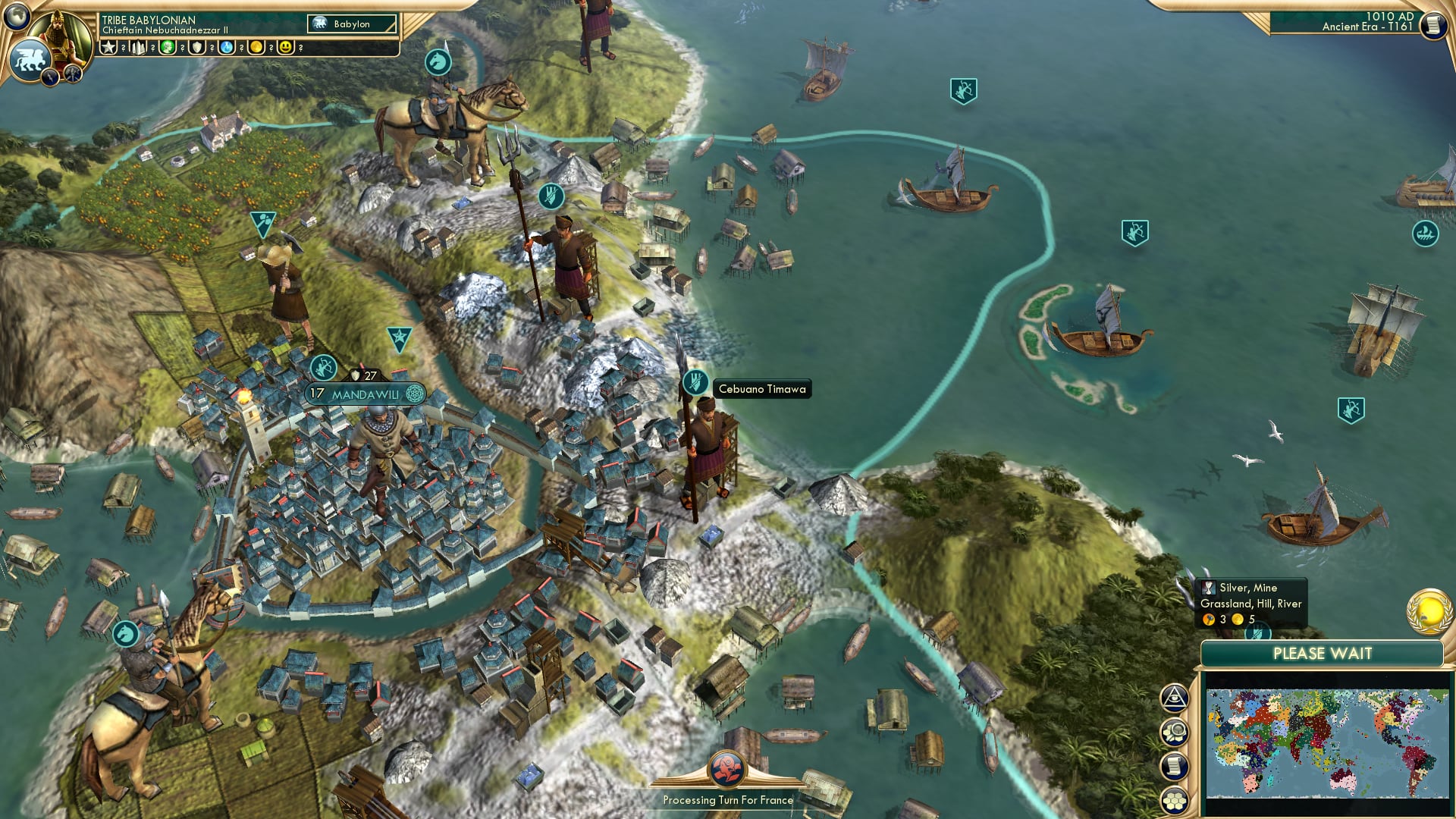The image size is (1456, 819).
Task: Click the lightning bolt icon below the portrait
Action: coord(50,77)
